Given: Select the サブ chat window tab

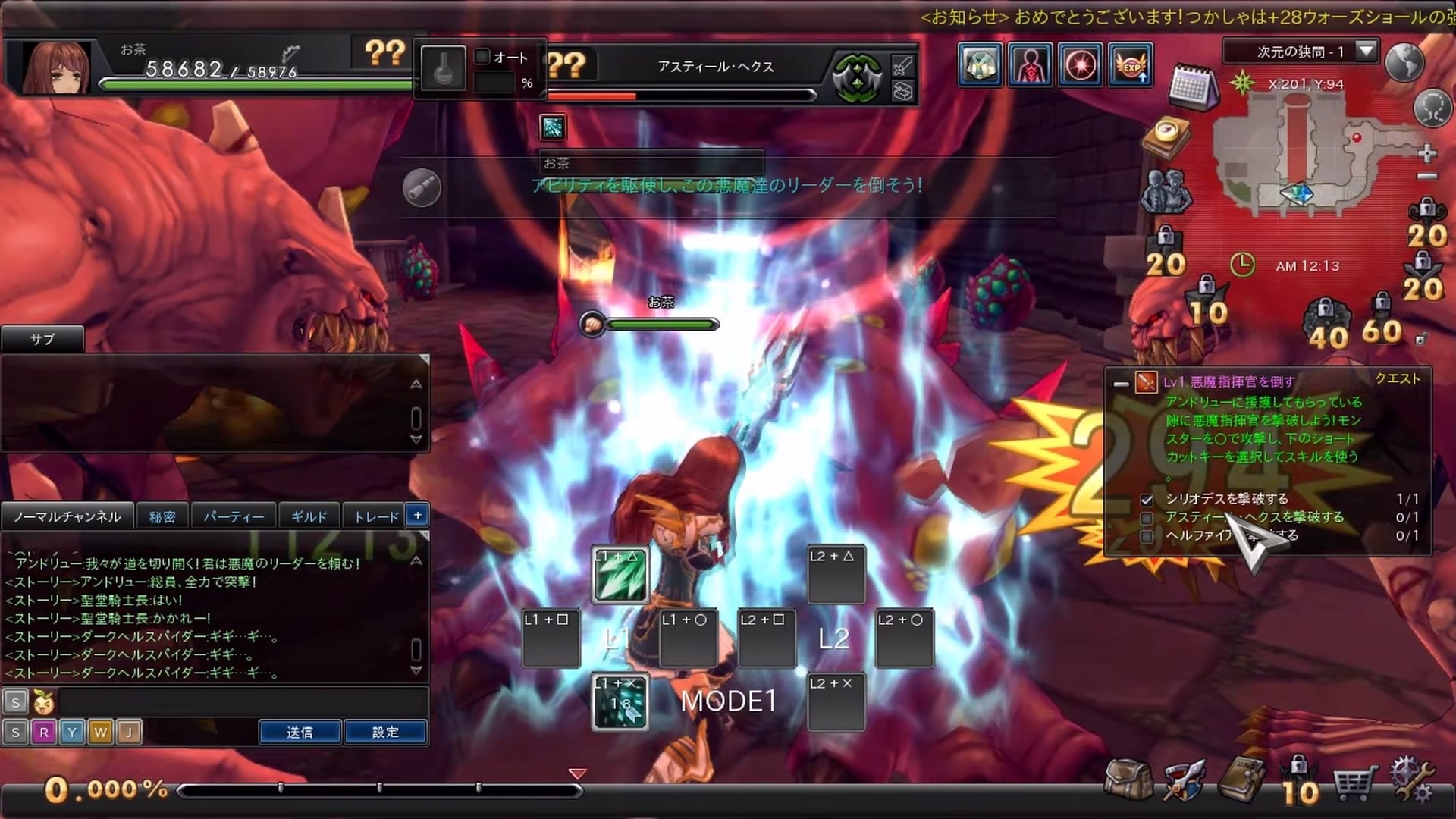Looking at the screenshot, I should 42,339.
